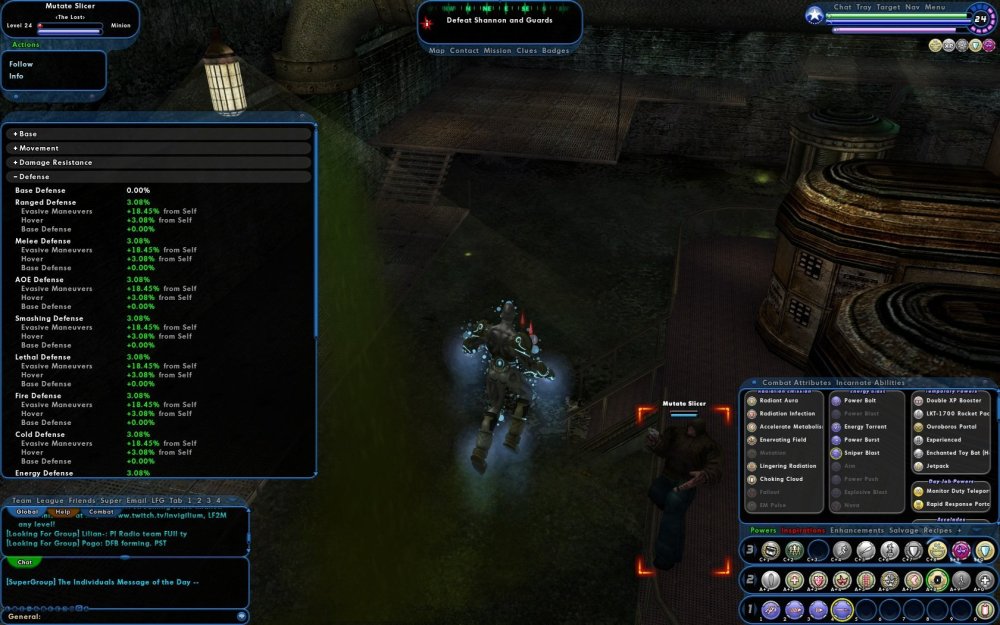Open the Friends list
The width and height of the screenshot is (1000, 625).
click(x=82, y=500)
